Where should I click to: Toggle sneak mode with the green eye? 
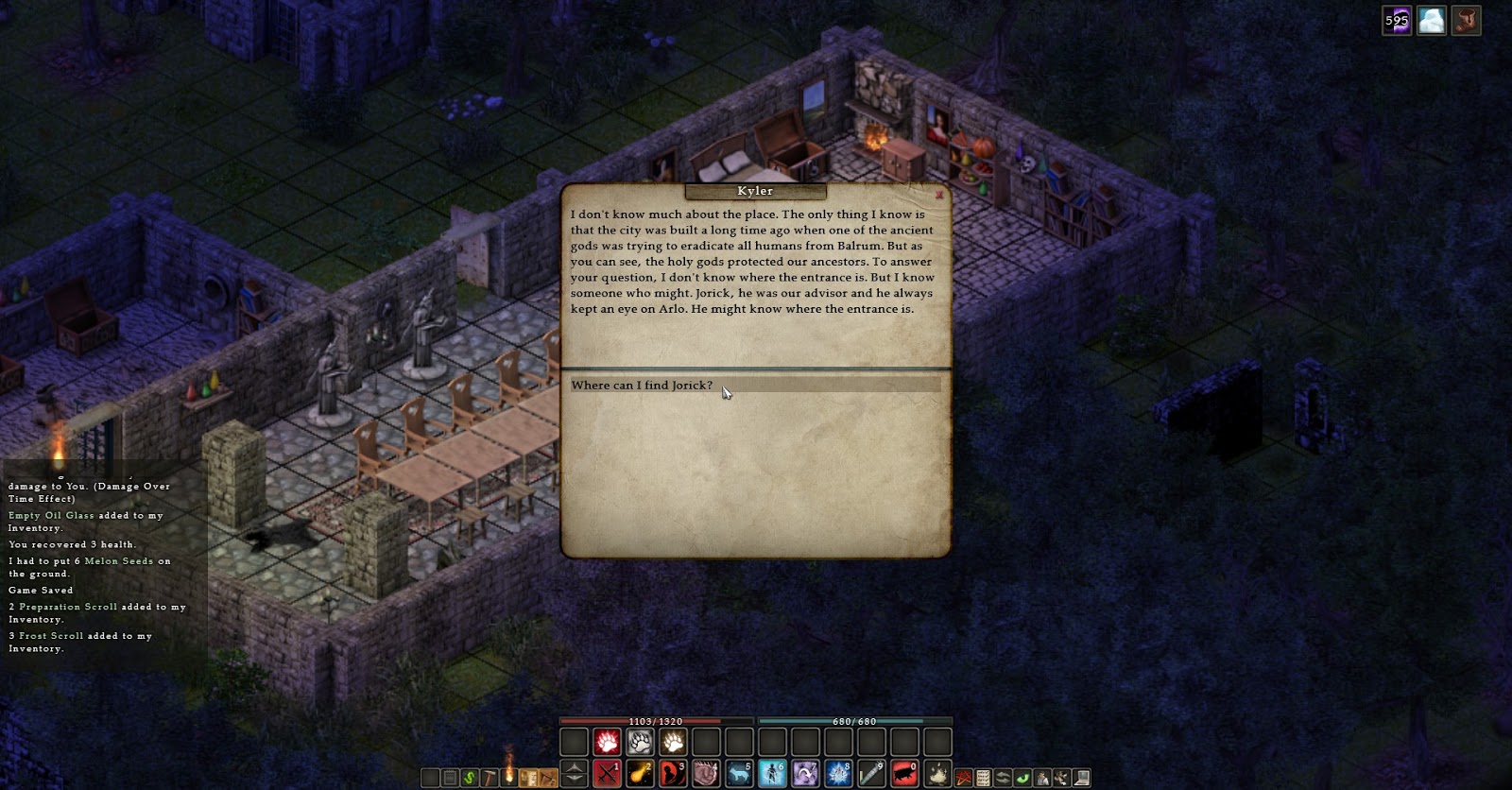click(1022, 777)
